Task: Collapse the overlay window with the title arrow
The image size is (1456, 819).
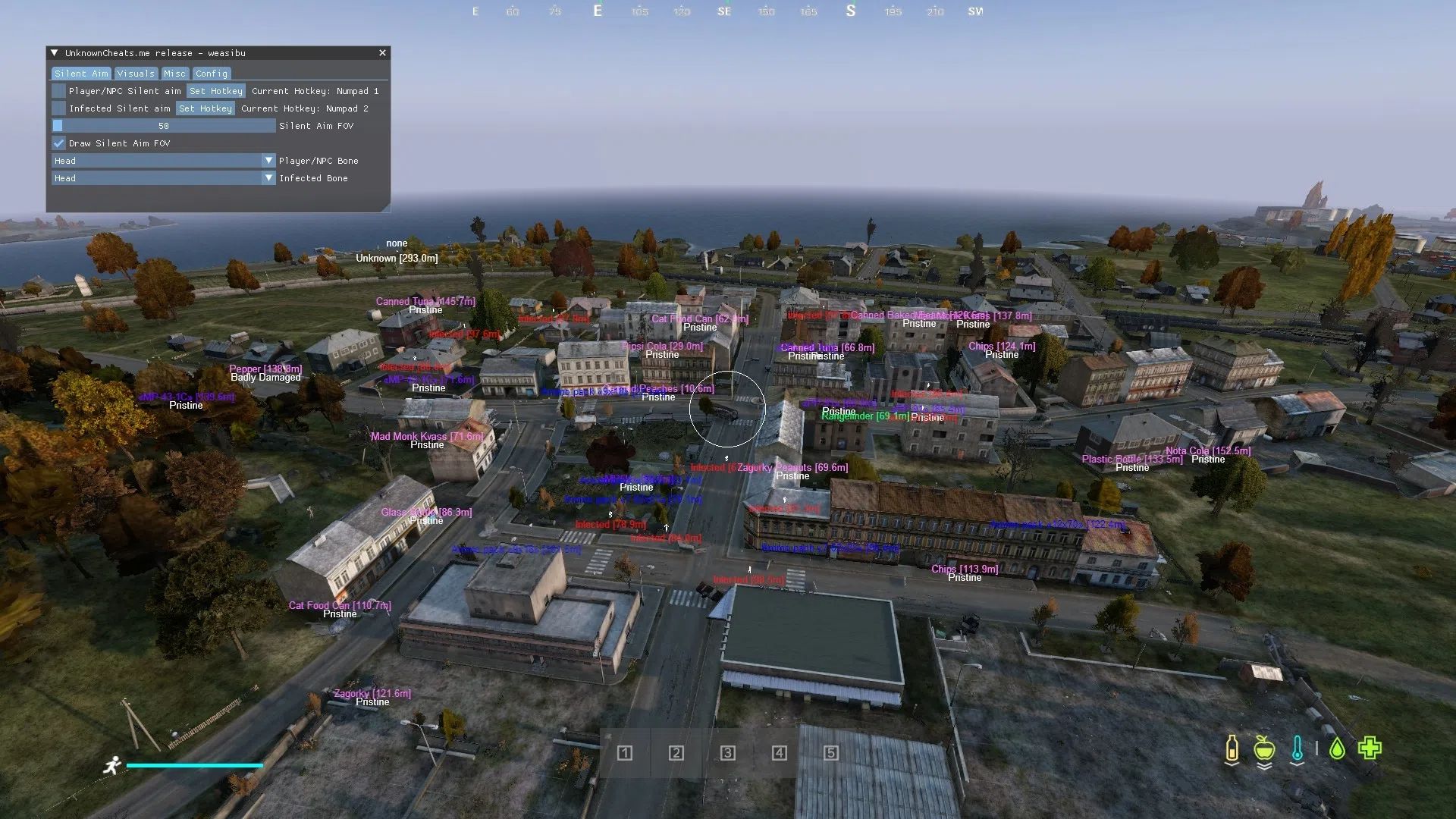Action: (55, 53)
